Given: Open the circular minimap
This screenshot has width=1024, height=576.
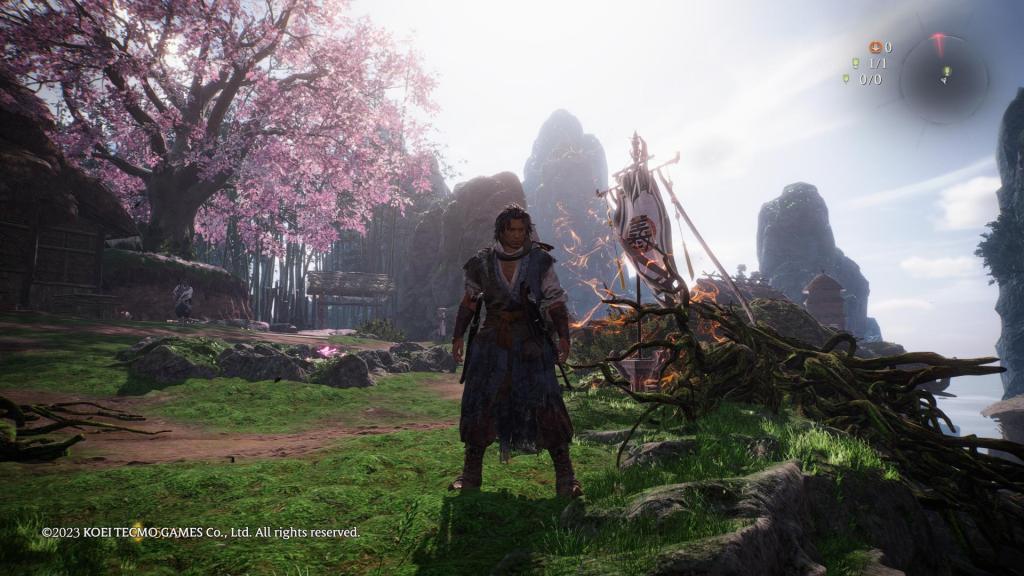Looking at the screenshot, I should (x=943, y=77).
